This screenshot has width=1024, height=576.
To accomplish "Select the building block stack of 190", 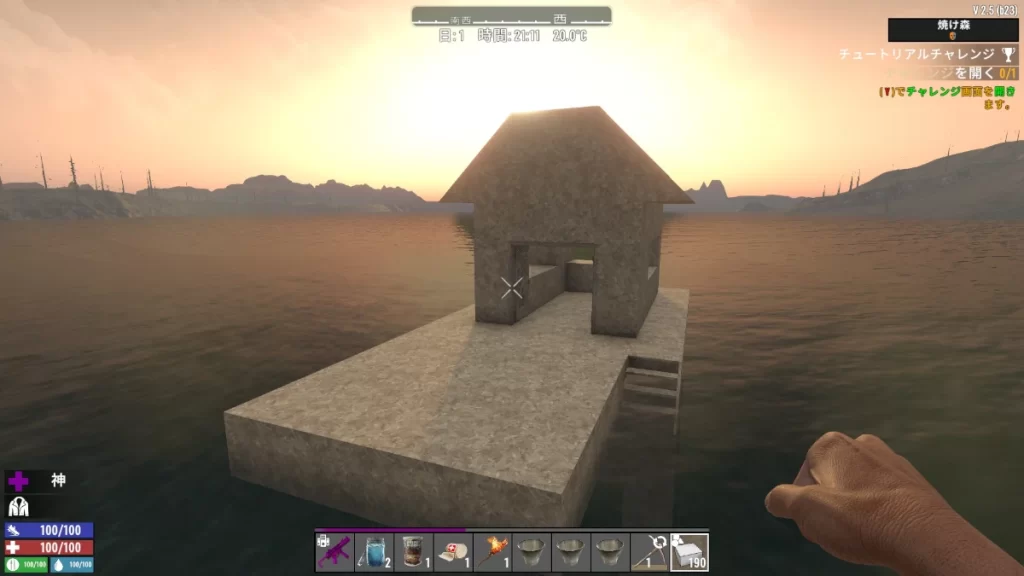I will [x=690, y=552].
